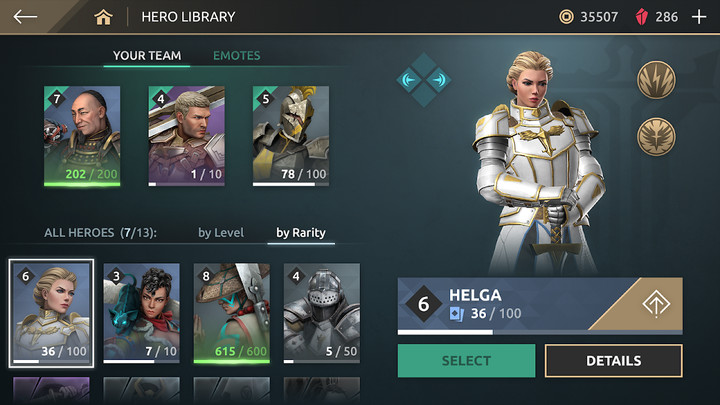The image size is (720, 405).
Task: Sort heroes by Level
Action: coord(220,233)
